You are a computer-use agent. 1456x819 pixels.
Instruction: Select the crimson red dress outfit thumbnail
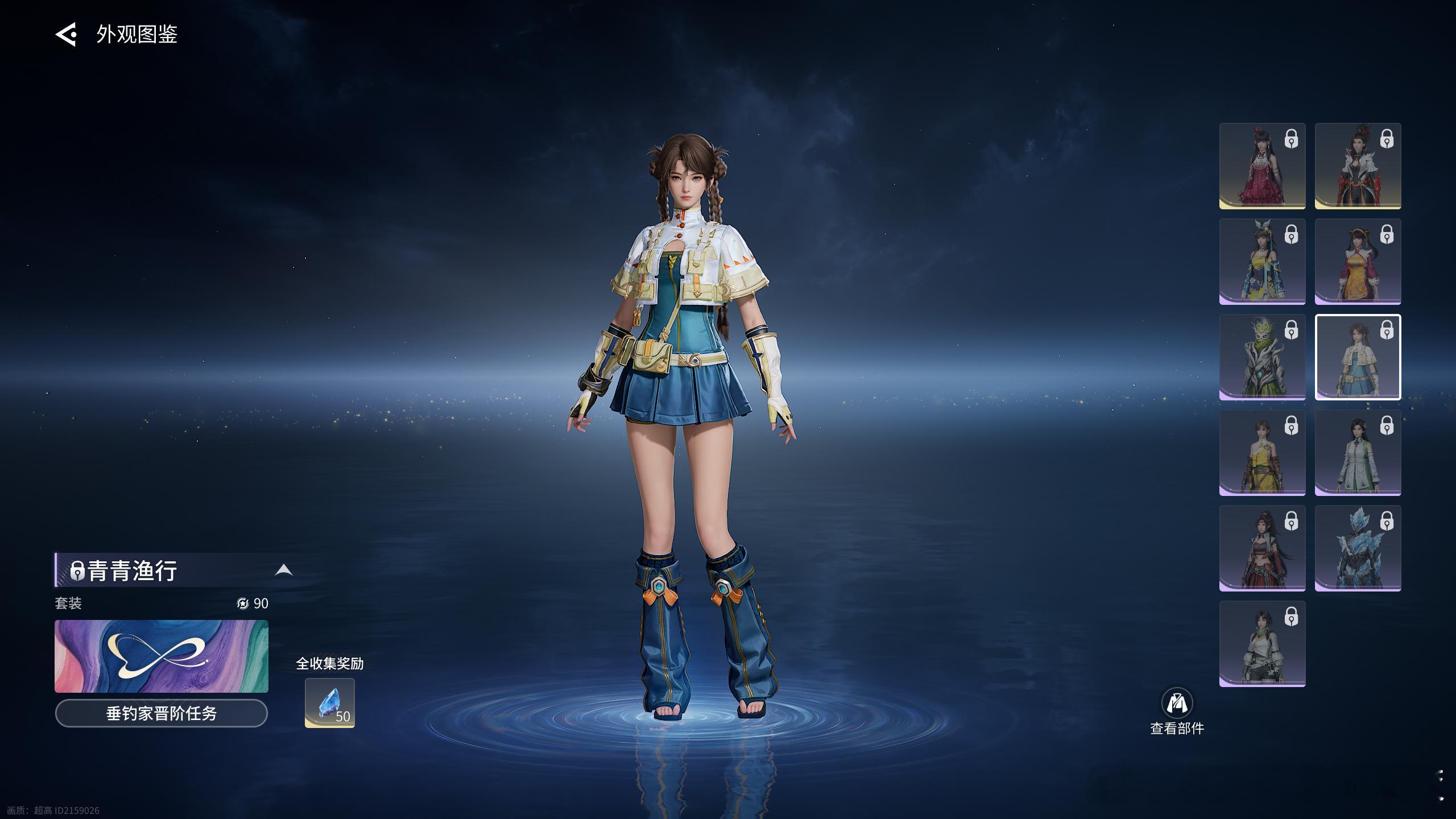(1262, 166)
